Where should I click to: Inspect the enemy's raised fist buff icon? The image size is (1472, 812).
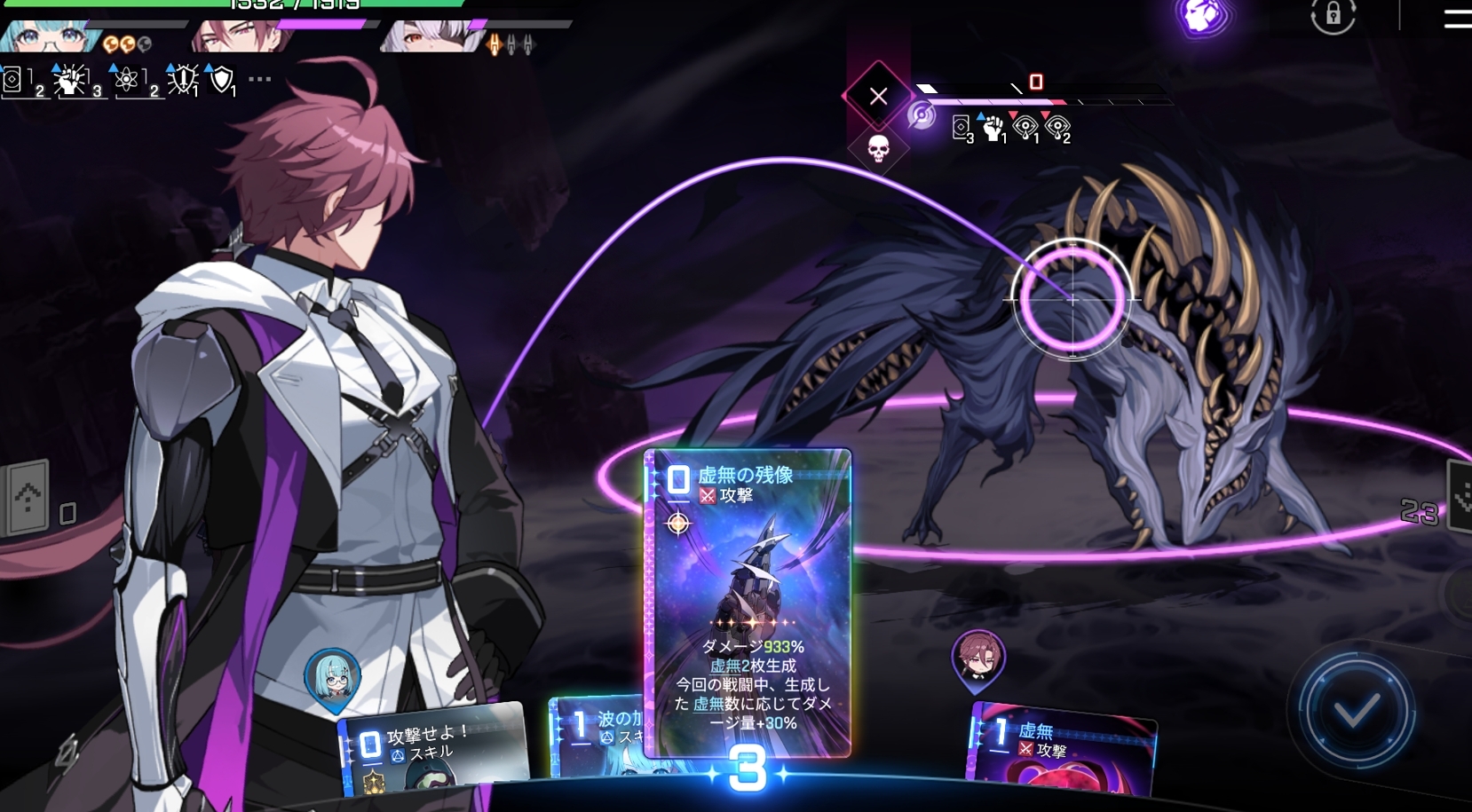[993, 129]
